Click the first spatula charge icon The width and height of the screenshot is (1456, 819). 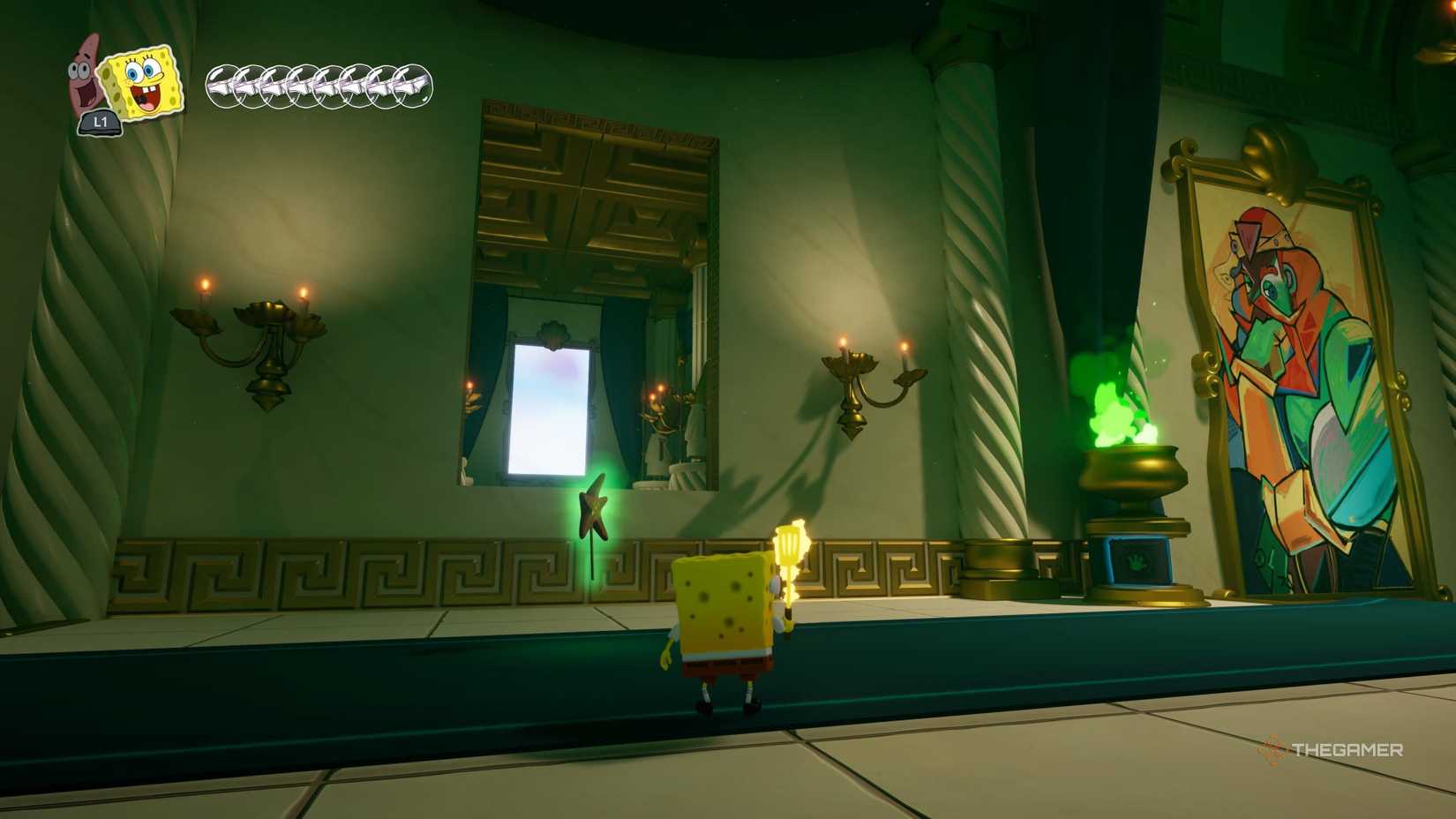tap(222, 86)
